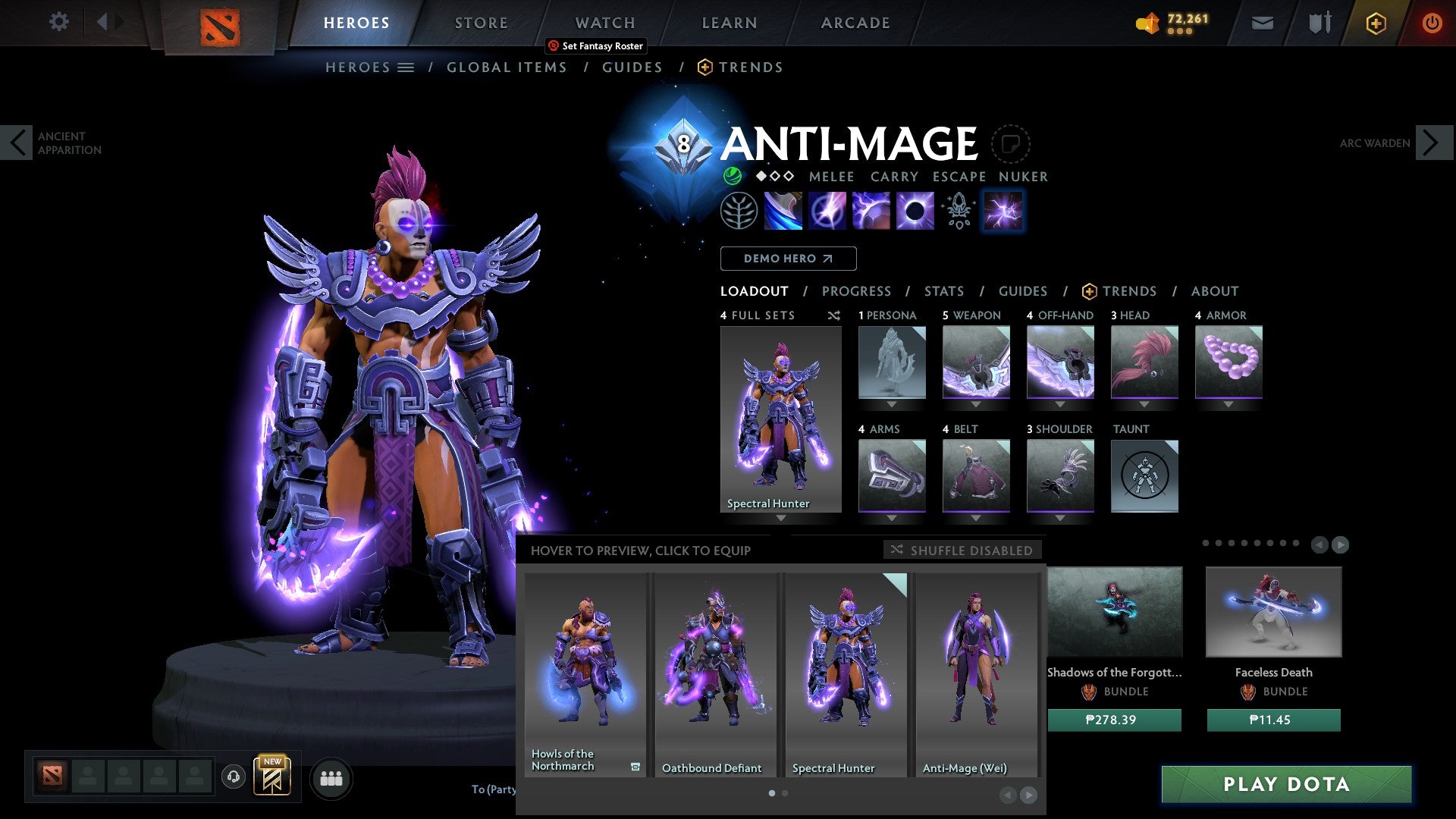Click the Blink ability icon
Screen dimensions: 1456x819
[827, 211]
